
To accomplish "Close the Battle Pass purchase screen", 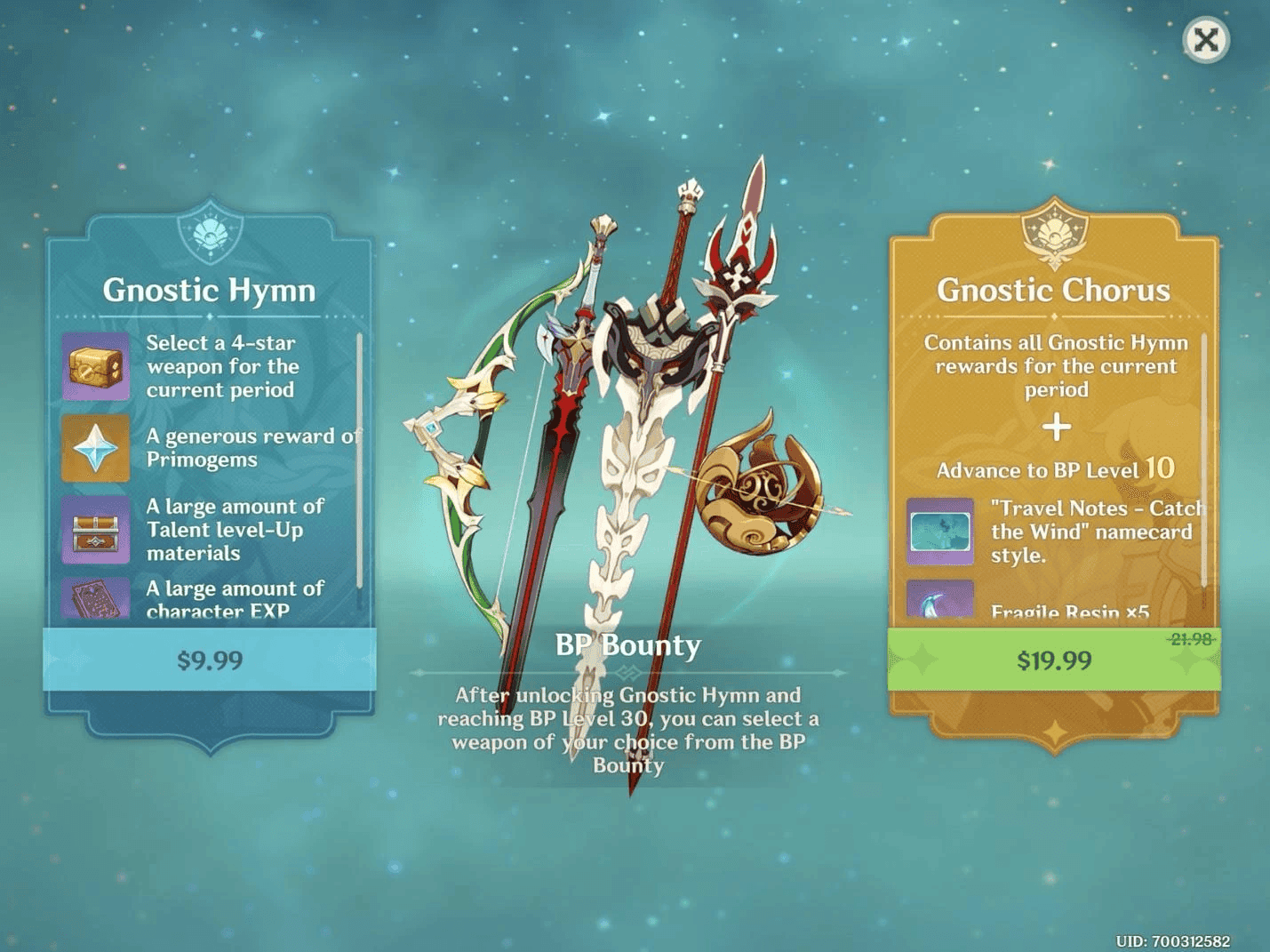I will coord(1206,40).
